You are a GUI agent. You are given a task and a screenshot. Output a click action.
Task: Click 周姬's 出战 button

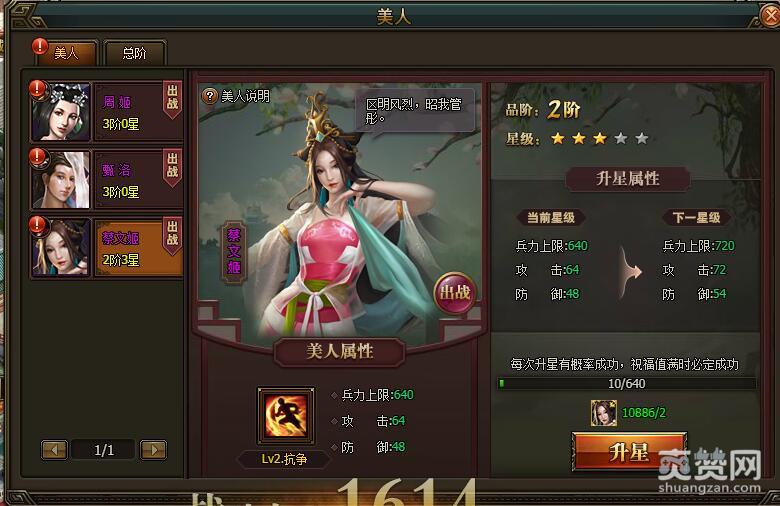tap(173, 111)
